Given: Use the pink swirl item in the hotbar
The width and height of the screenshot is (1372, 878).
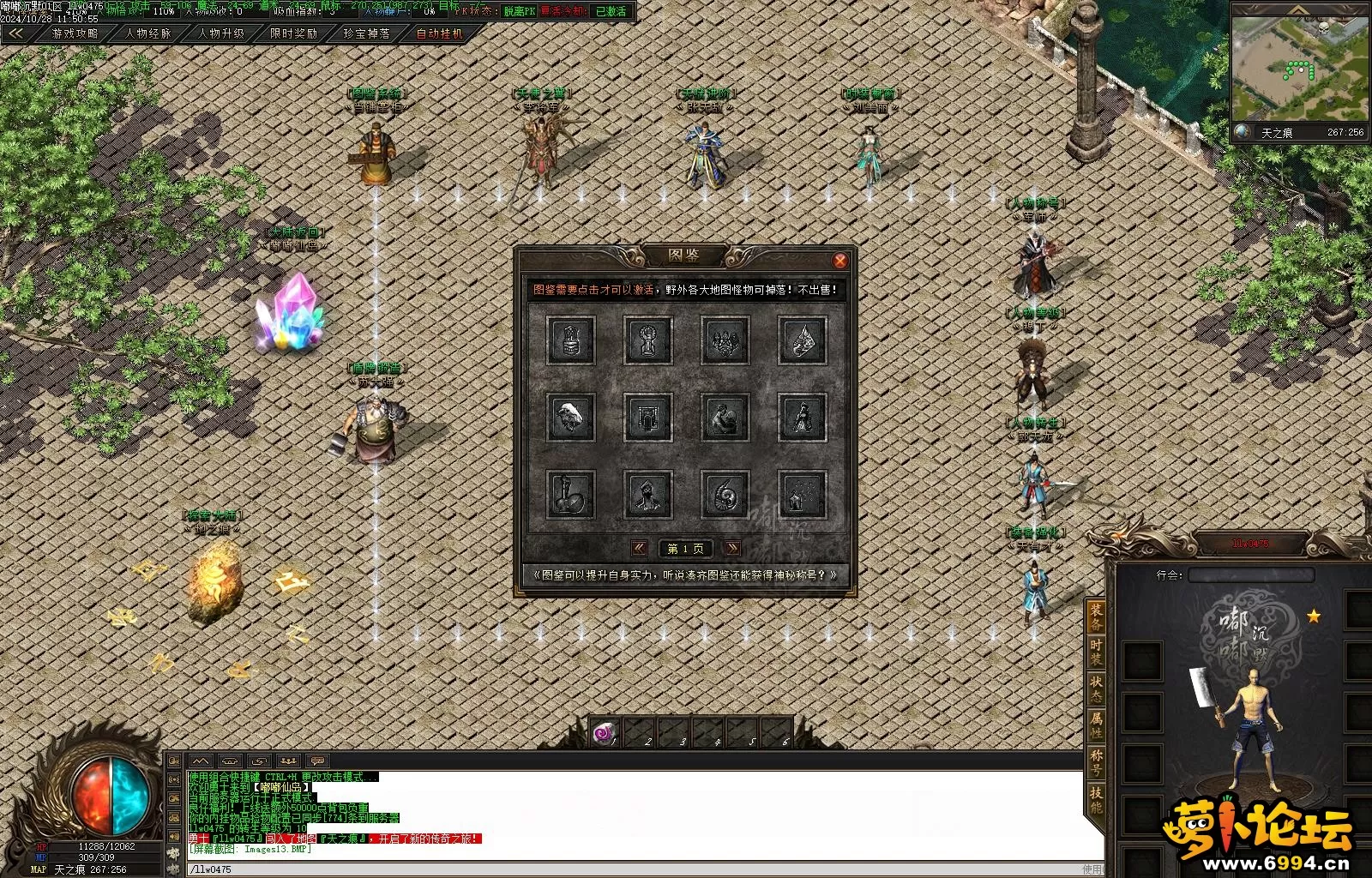Looking at the screenshot, I should coord(605,734).
